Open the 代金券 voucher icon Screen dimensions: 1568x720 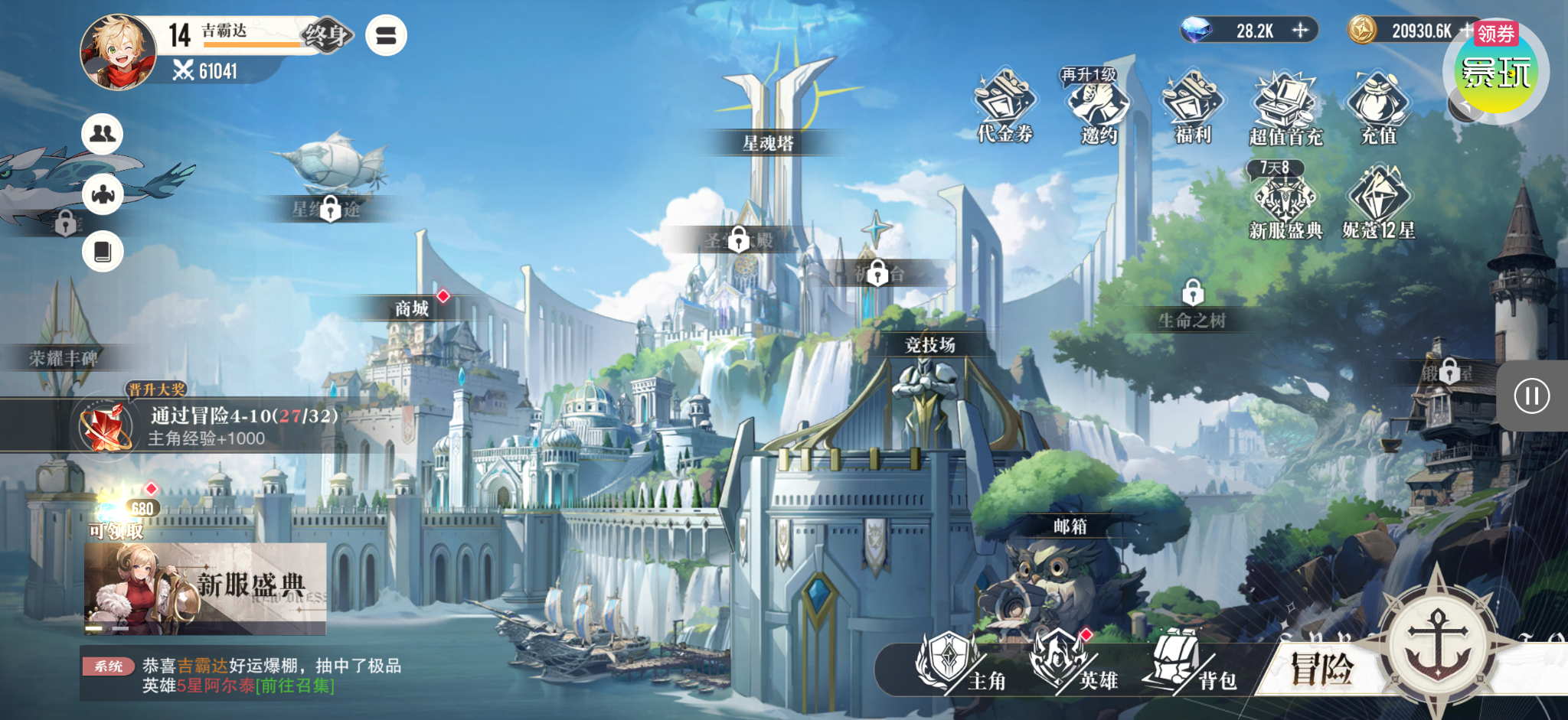(1004, 107)
